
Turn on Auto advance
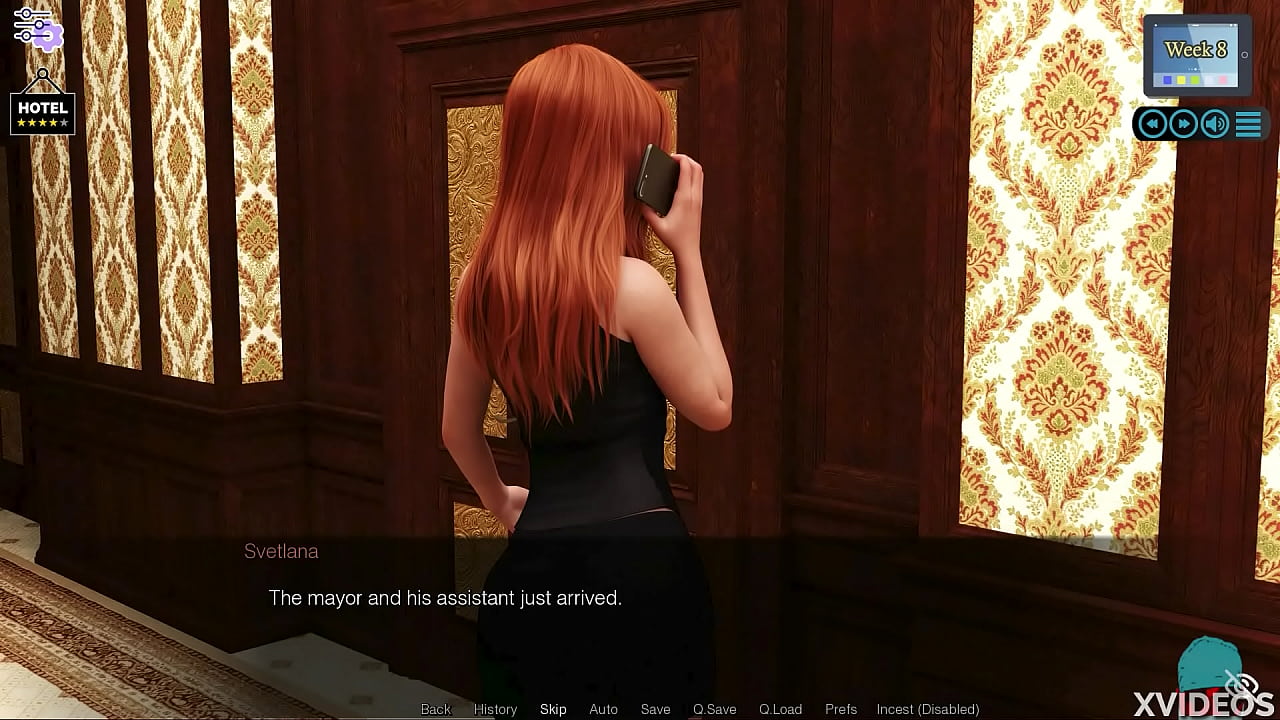tap(603, 709)
